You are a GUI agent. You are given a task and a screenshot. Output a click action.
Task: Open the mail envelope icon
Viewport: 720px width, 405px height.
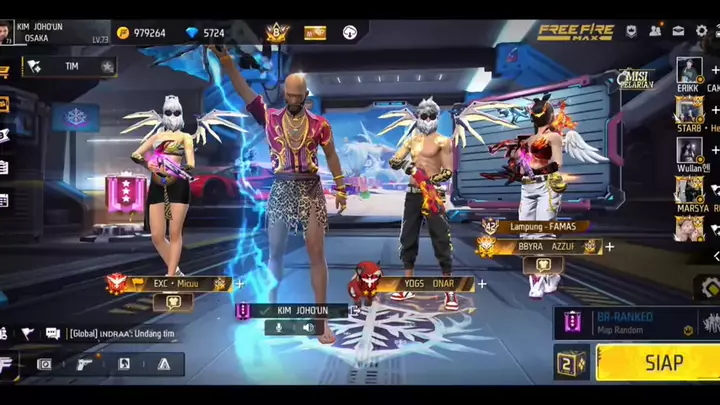[678, 31]
